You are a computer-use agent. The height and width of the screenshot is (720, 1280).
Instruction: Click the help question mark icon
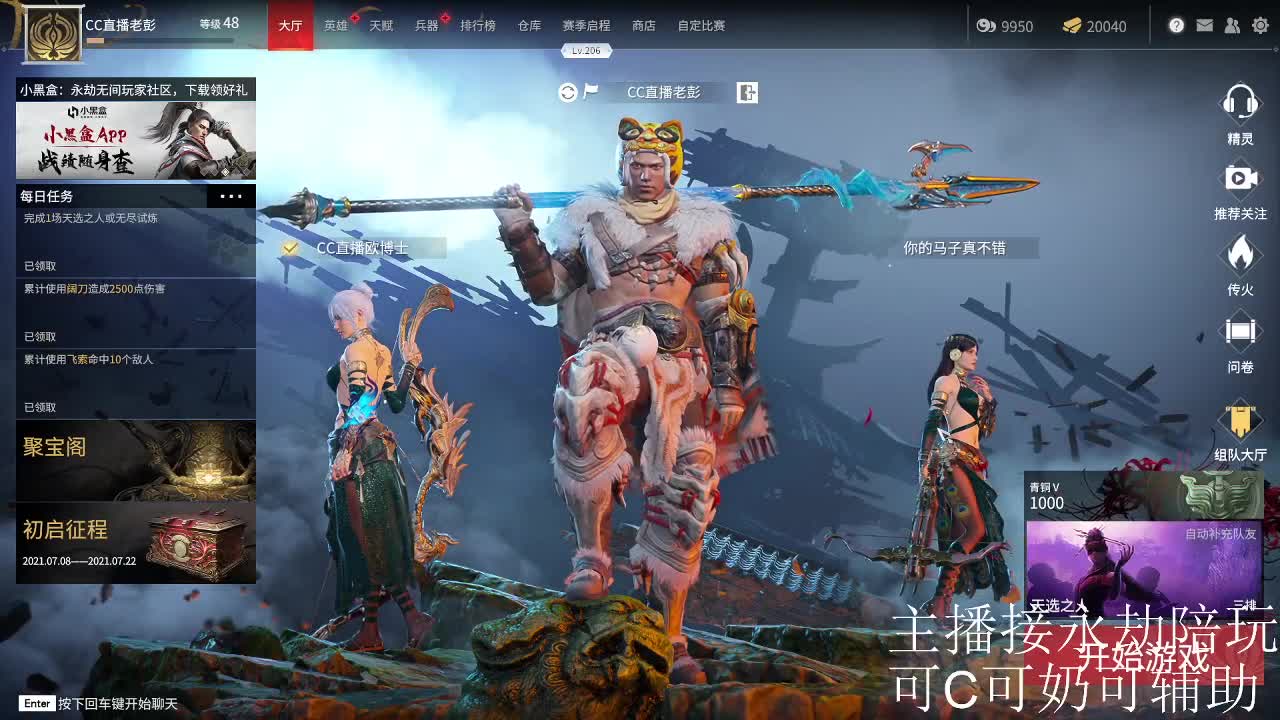pyautogui.click(x=1176, y=25)
